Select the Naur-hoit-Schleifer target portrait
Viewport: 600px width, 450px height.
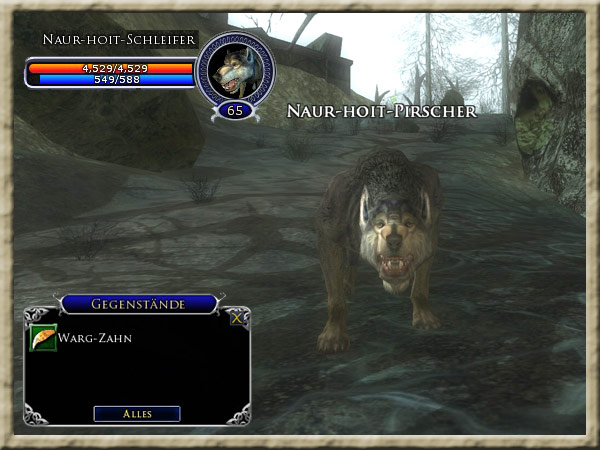tap(233, 68)
